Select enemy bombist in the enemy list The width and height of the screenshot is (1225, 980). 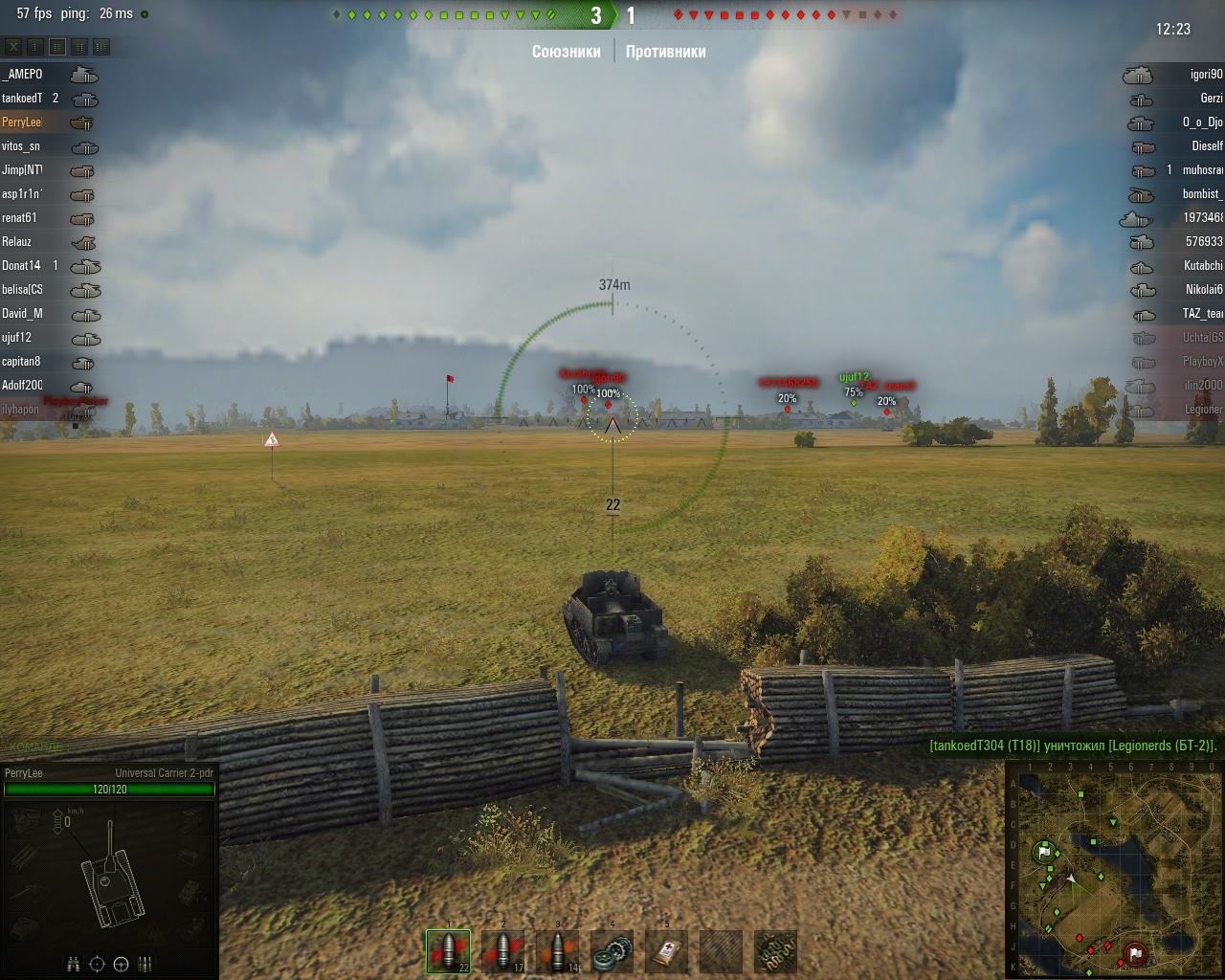click(x=1202, y=194)
